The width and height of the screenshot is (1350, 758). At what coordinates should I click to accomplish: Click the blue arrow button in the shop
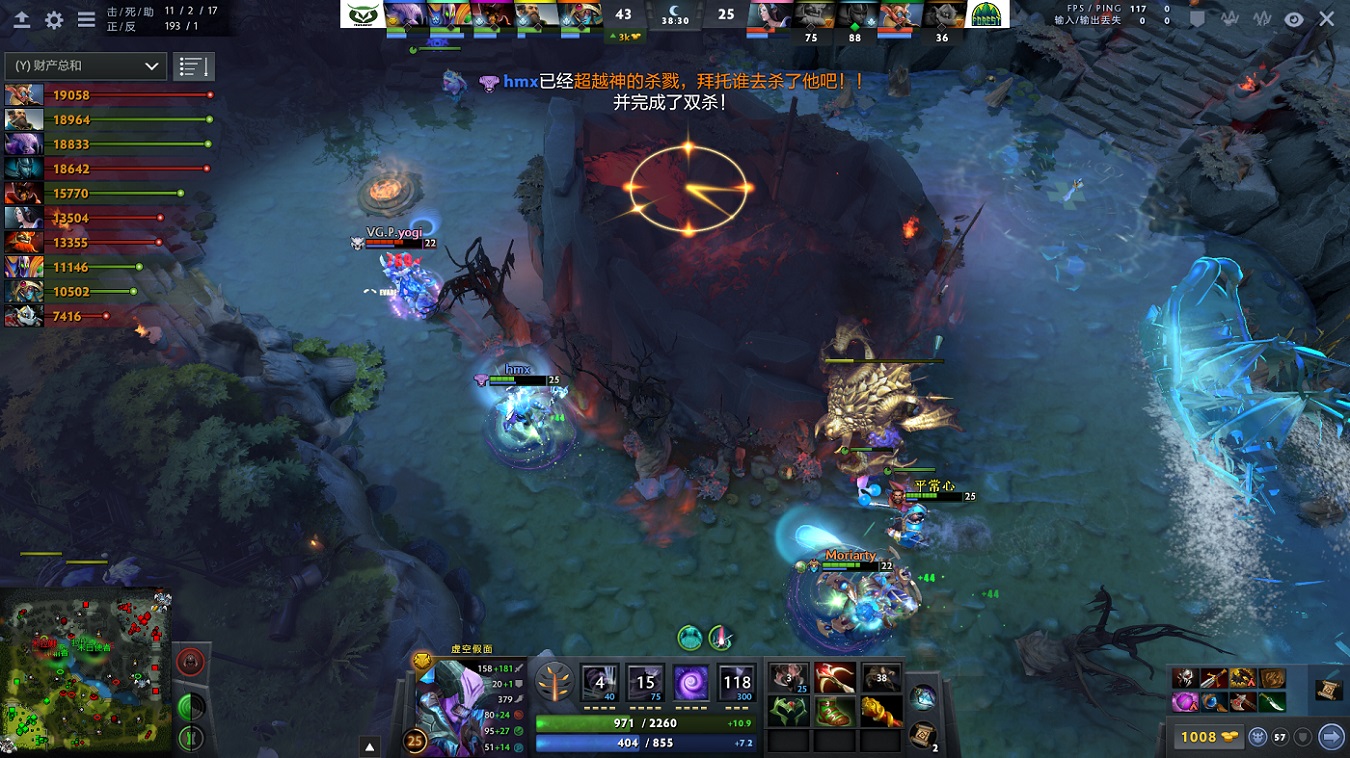pyautogui.click(x=1330, y=737)
